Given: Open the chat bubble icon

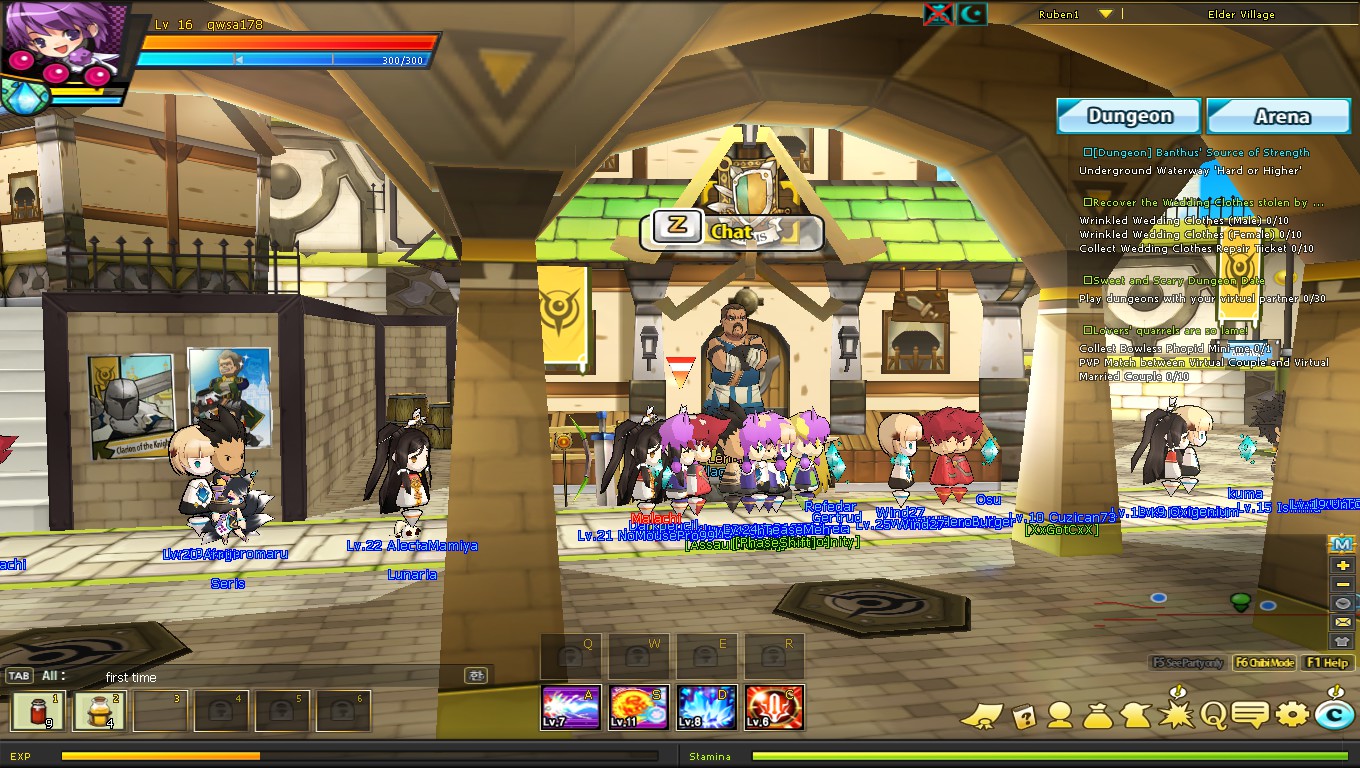Looking at the screenshot, I should (1248, 713).
